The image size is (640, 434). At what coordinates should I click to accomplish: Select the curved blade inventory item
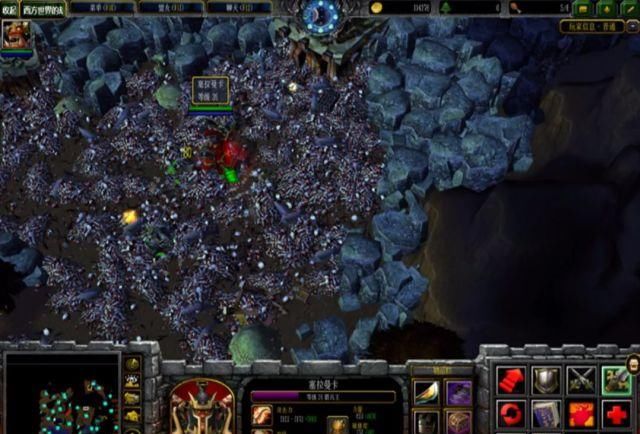tap(427, 392)
